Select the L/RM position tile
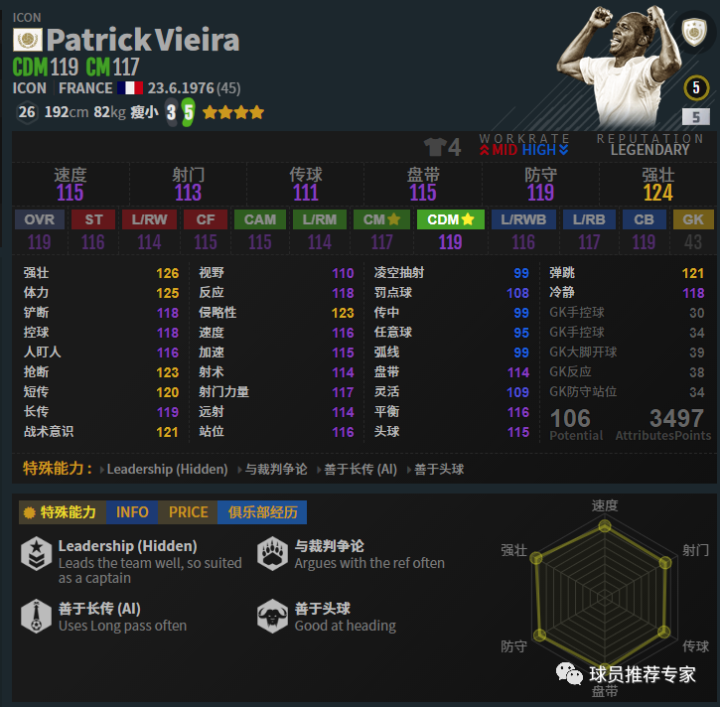Screen dimensions: 720x707 320,219
